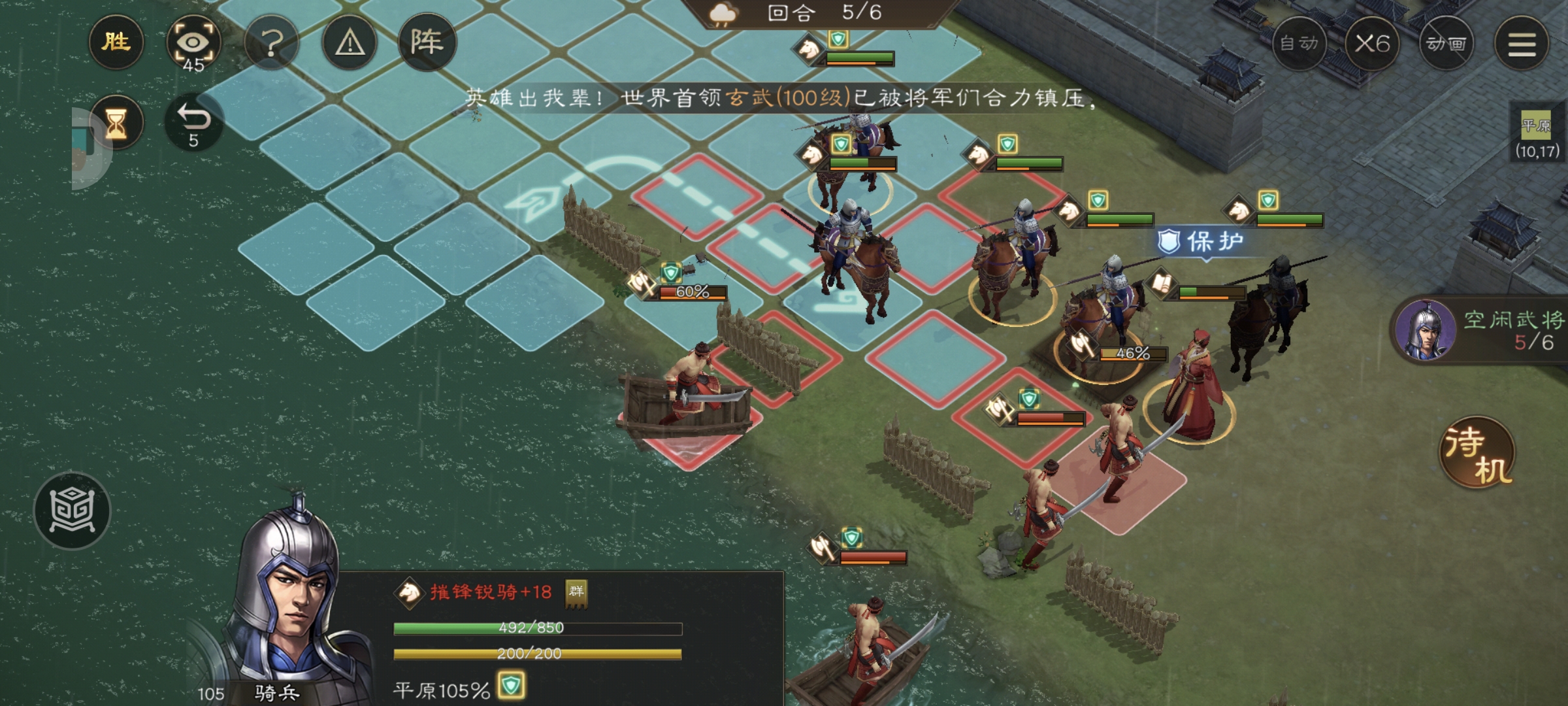This screenshot has height=706, width=1568.
Task: Click the maze-pattern round button
Action: (73, 511)
